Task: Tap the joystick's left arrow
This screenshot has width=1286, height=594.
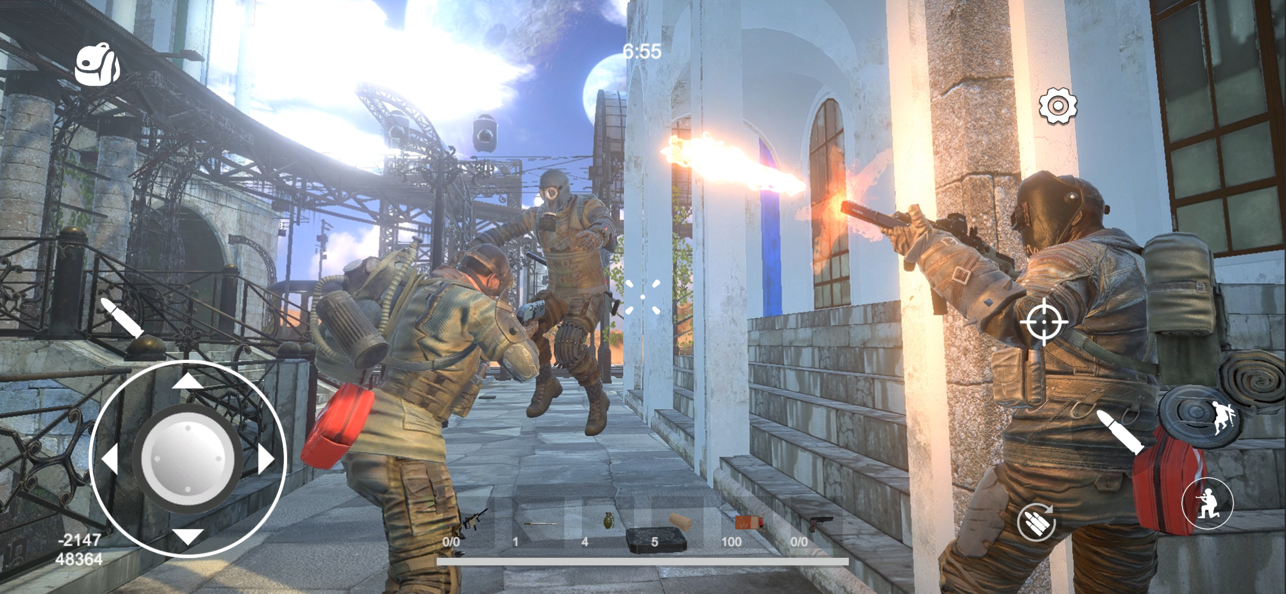Action: point(109,459)
